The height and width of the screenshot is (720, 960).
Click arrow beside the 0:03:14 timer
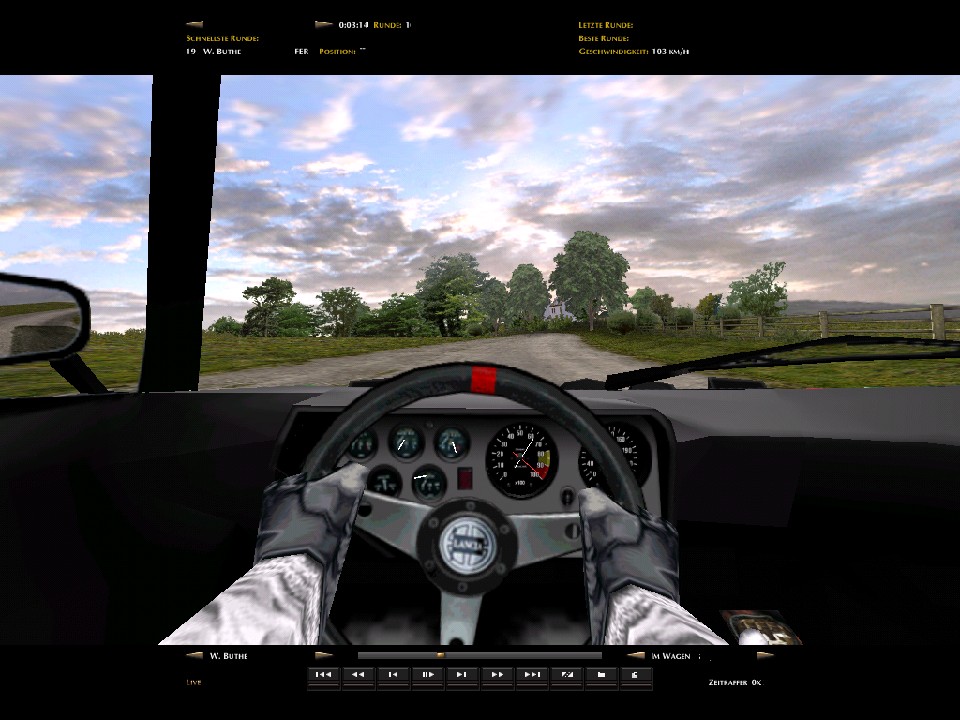pos(323,24)
